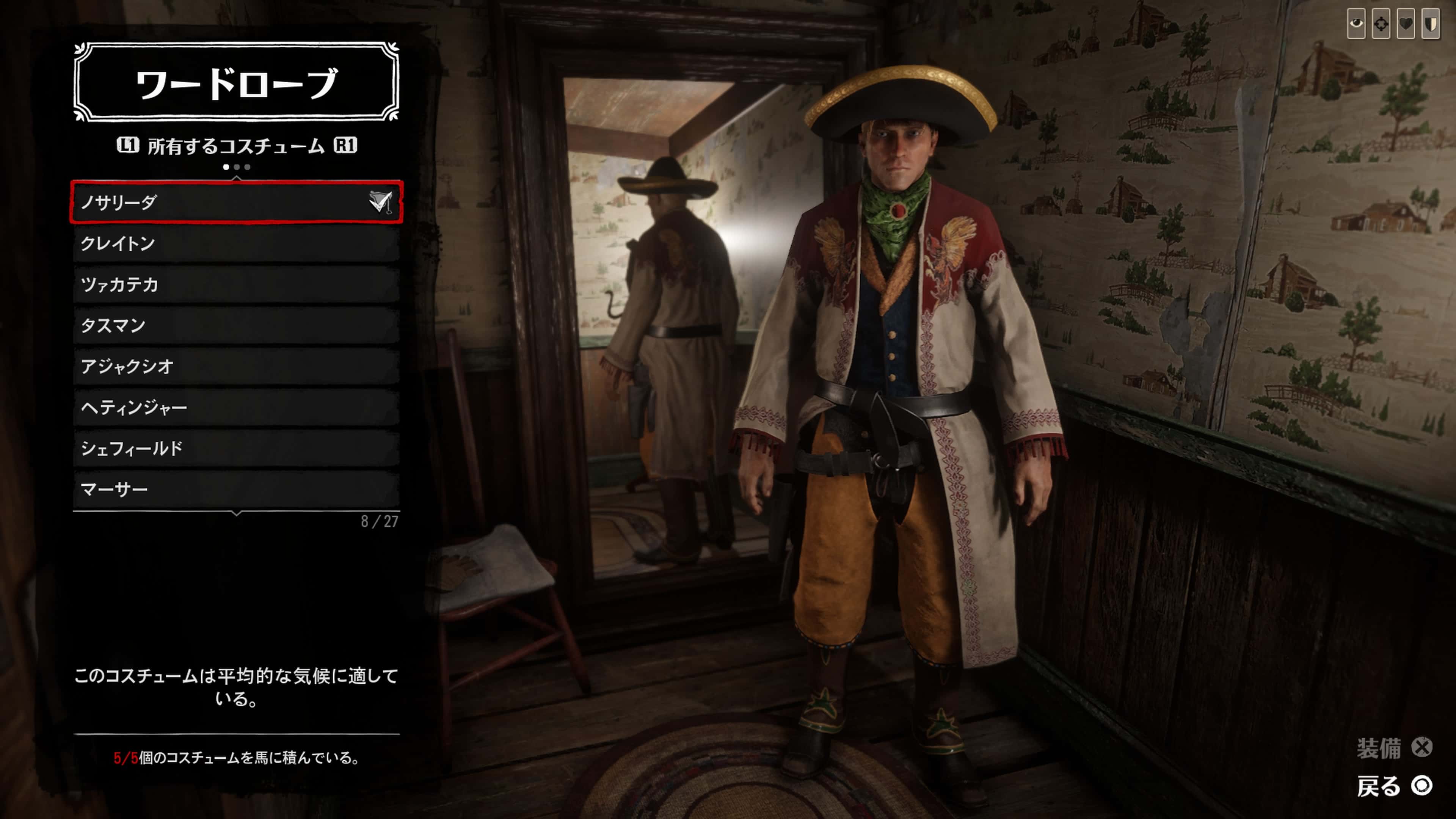Select the ノサリーダ costume entry

point(236,202)
